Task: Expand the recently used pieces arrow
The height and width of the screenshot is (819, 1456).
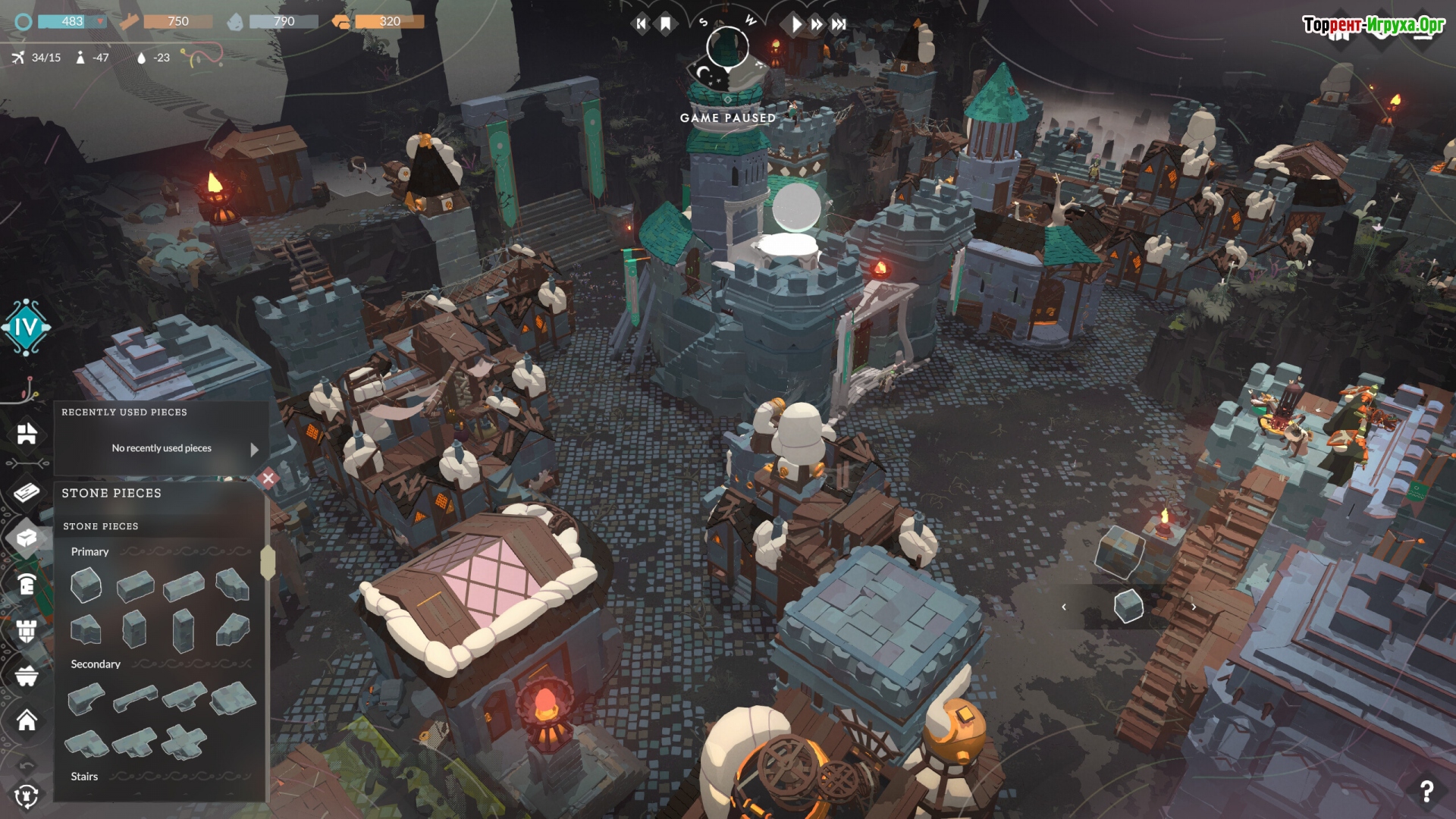Action: [255, 449]
